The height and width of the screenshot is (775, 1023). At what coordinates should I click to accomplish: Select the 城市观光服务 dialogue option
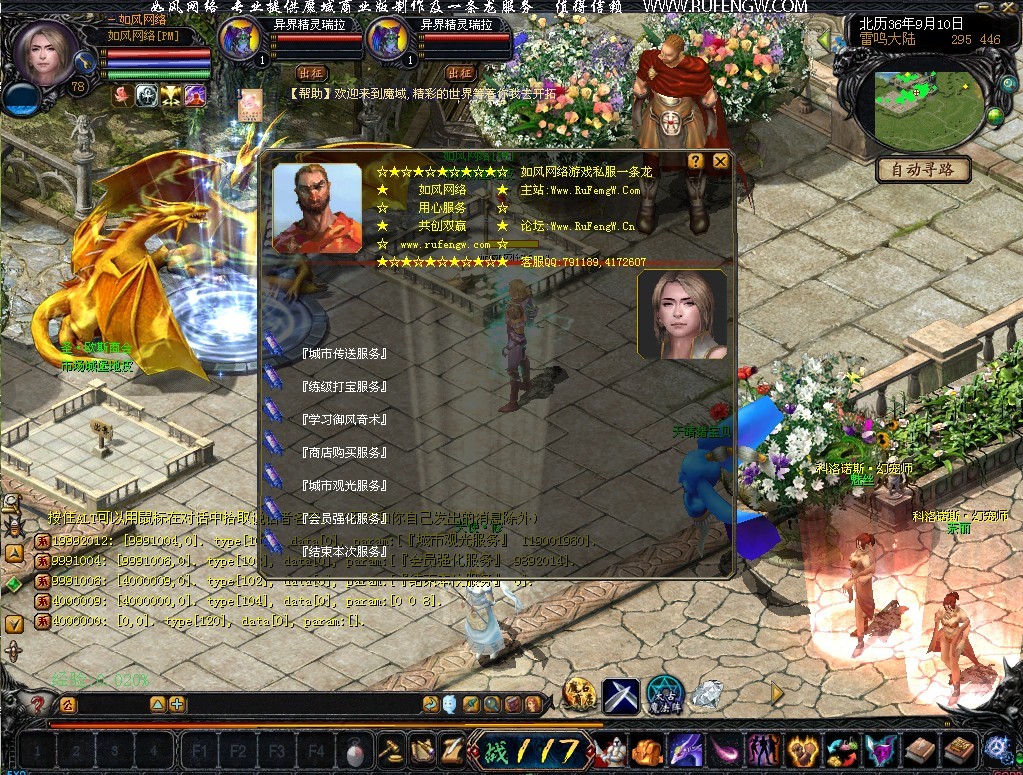(343, 486)
